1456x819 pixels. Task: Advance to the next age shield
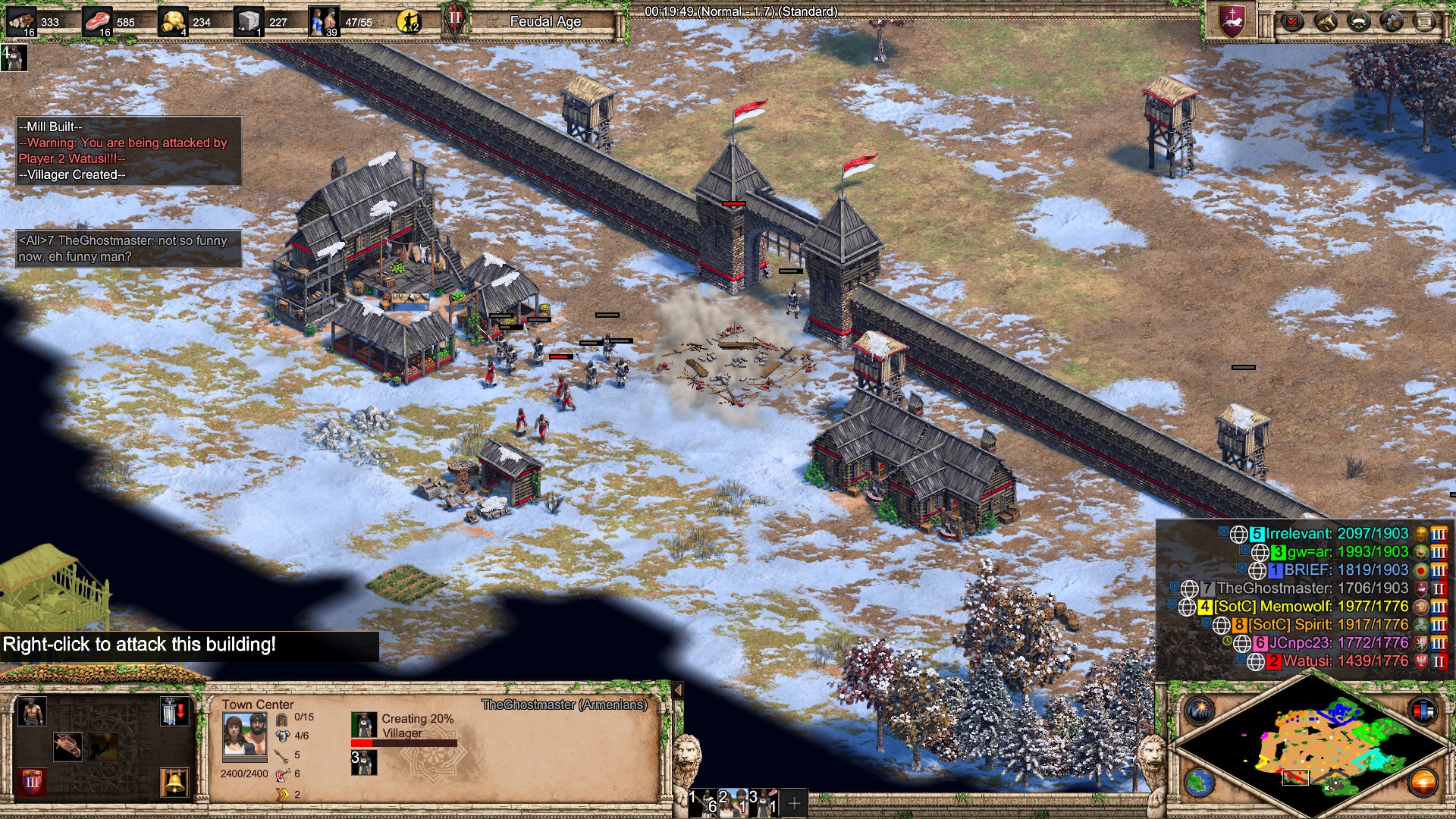(31, 781)
